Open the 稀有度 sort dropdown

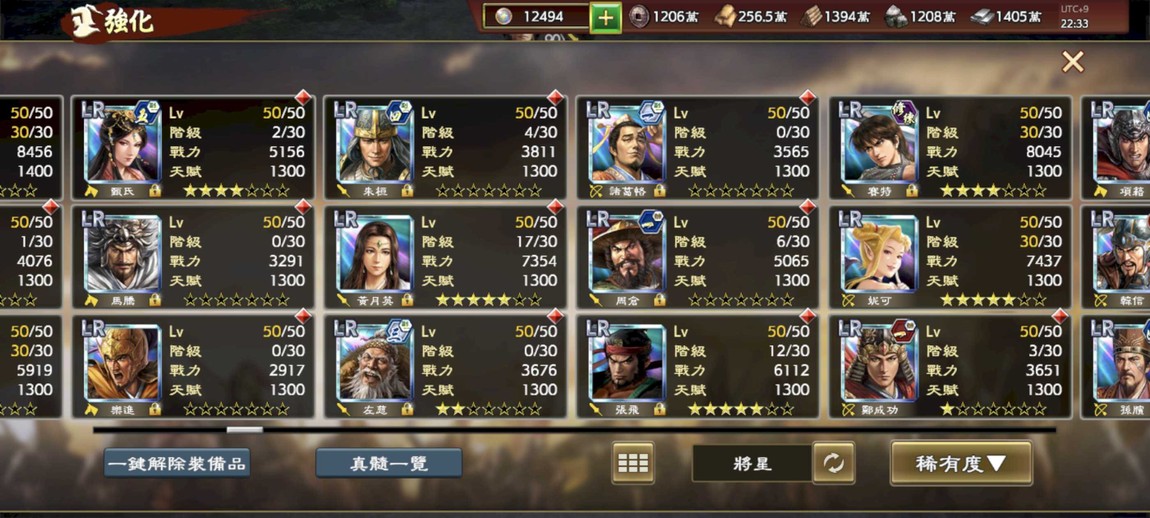point(960,463)
